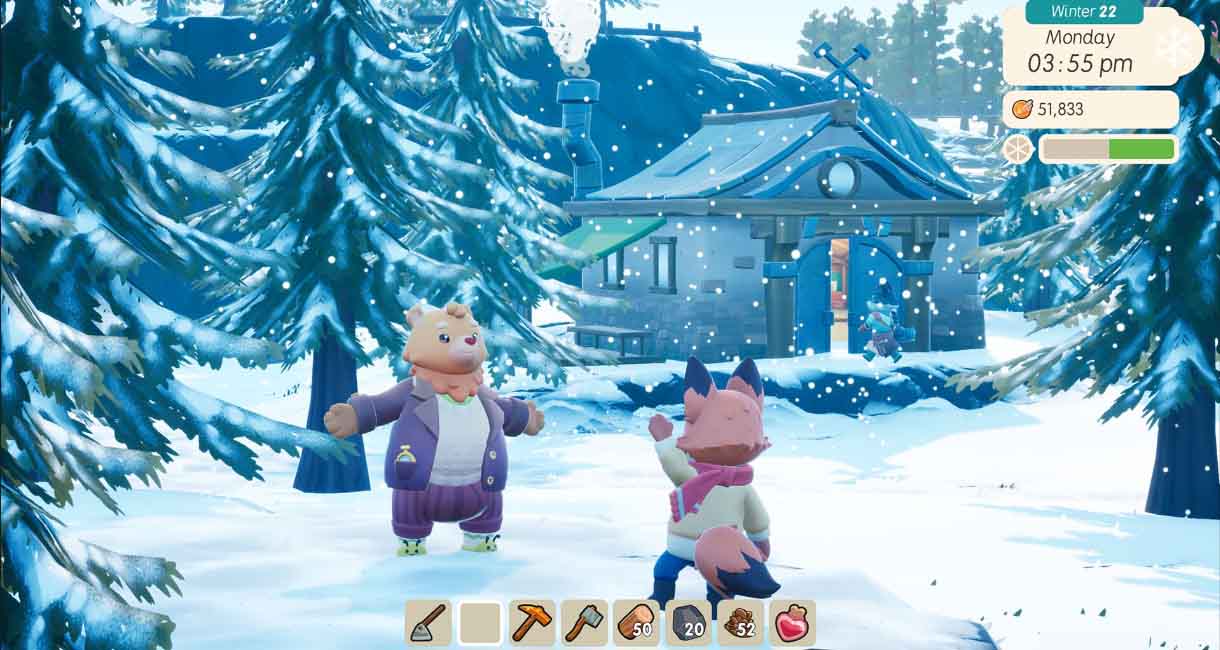Select the wood log stack of 50
Screen dimensions: 1220x650
click(636, 622)
